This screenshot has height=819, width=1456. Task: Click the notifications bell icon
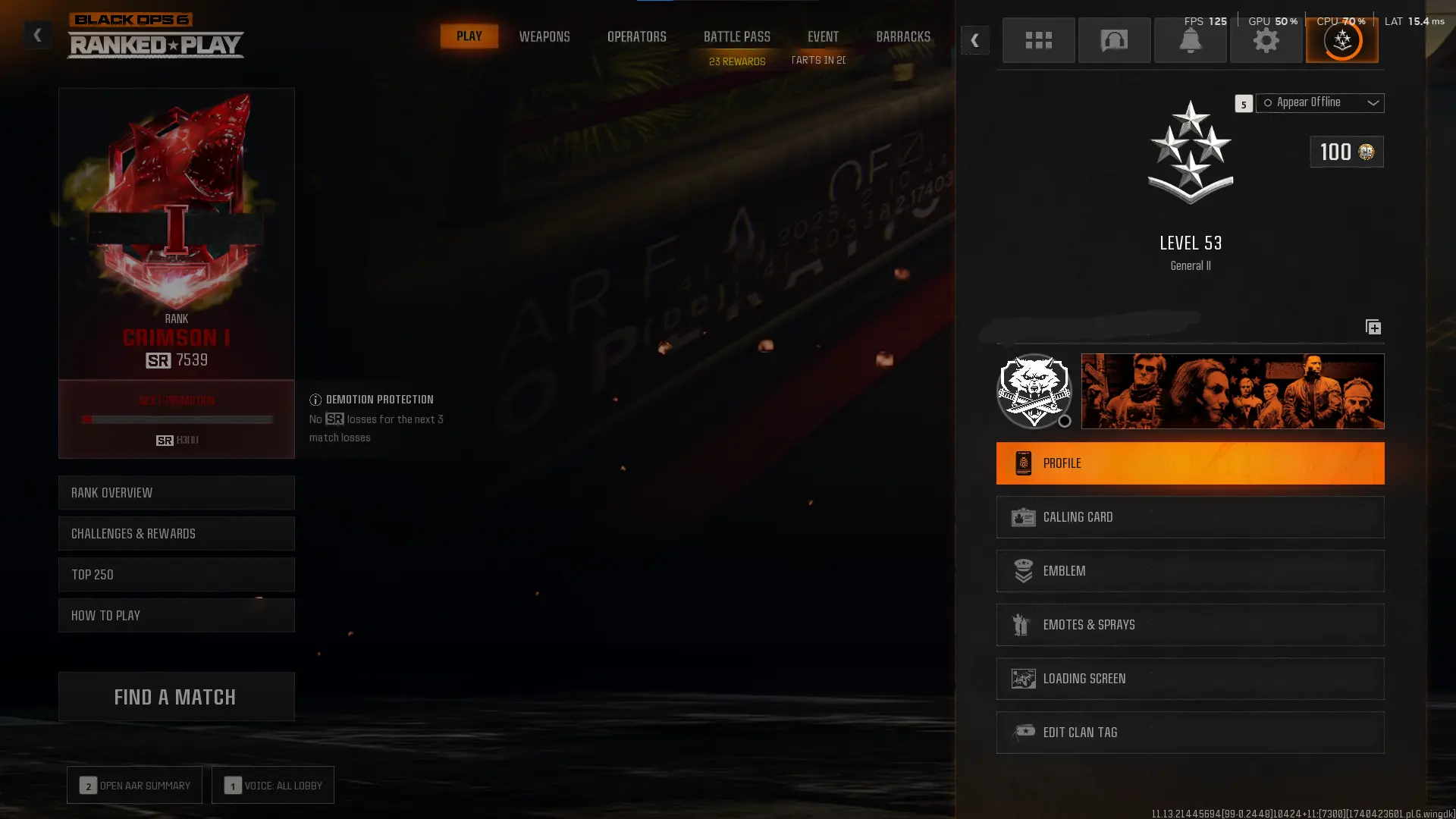tap(1190, 40)
